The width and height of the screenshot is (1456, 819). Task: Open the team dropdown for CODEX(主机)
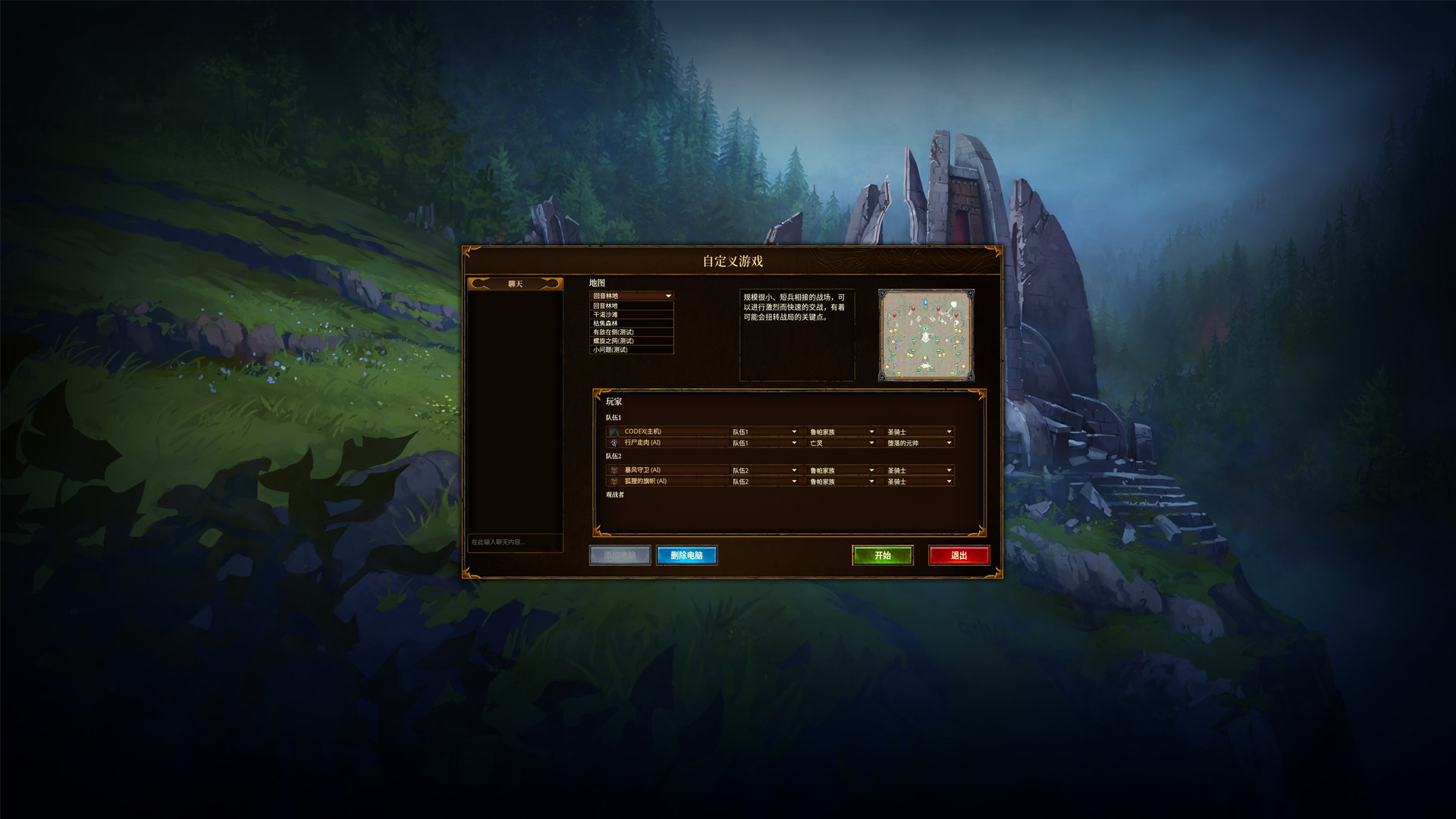click(x=764, y=431)
